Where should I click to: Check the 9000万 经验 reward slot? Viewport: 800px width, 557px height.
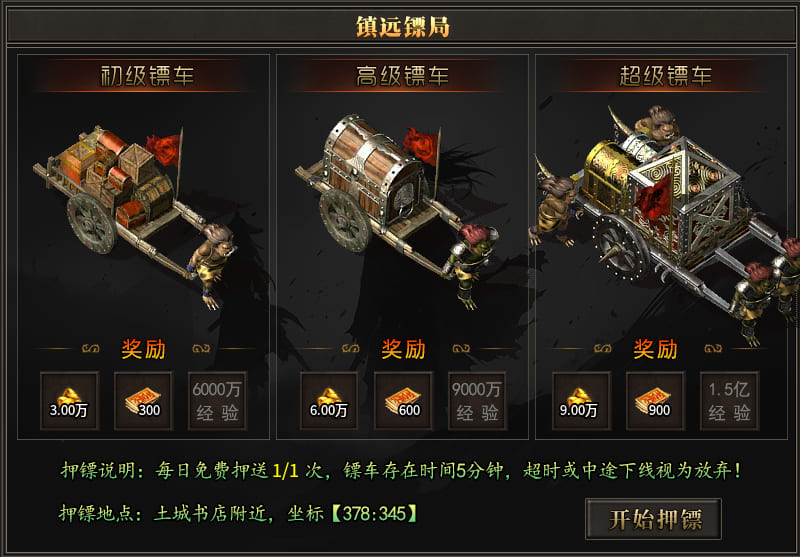coord(477,401)
